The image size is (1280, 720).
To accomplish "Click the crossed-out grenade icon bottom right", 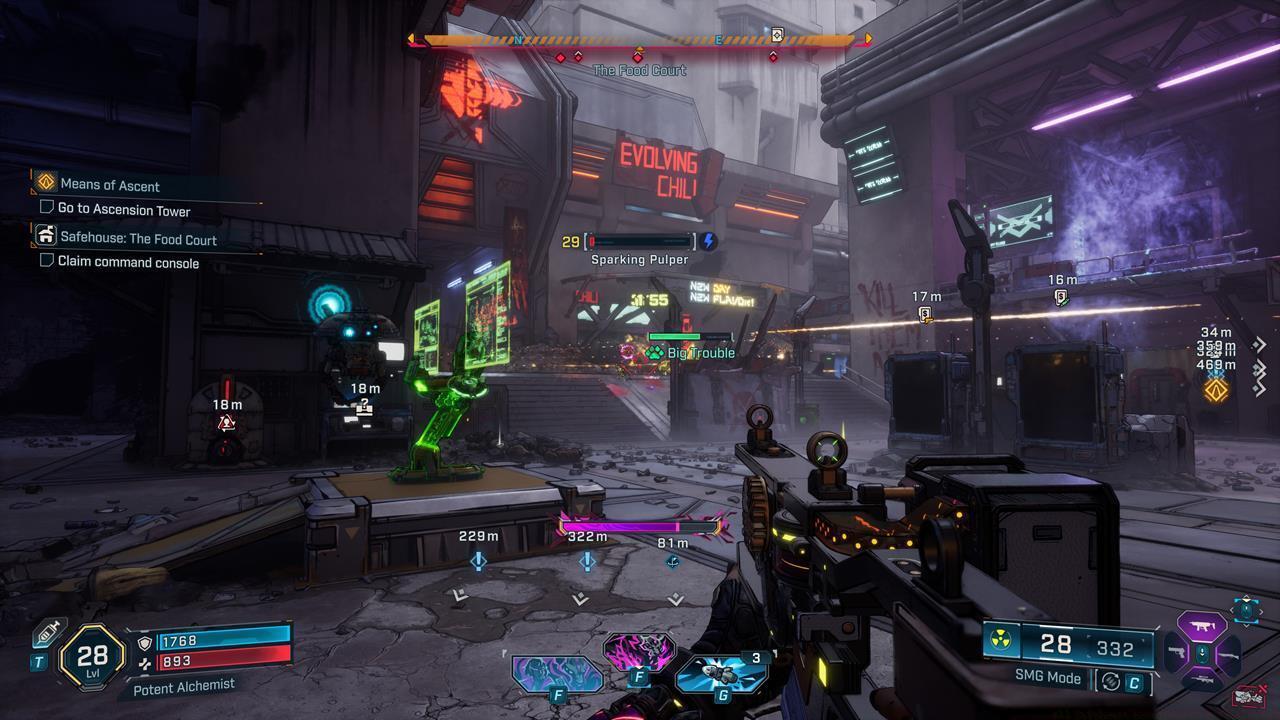I will 1247,695.
